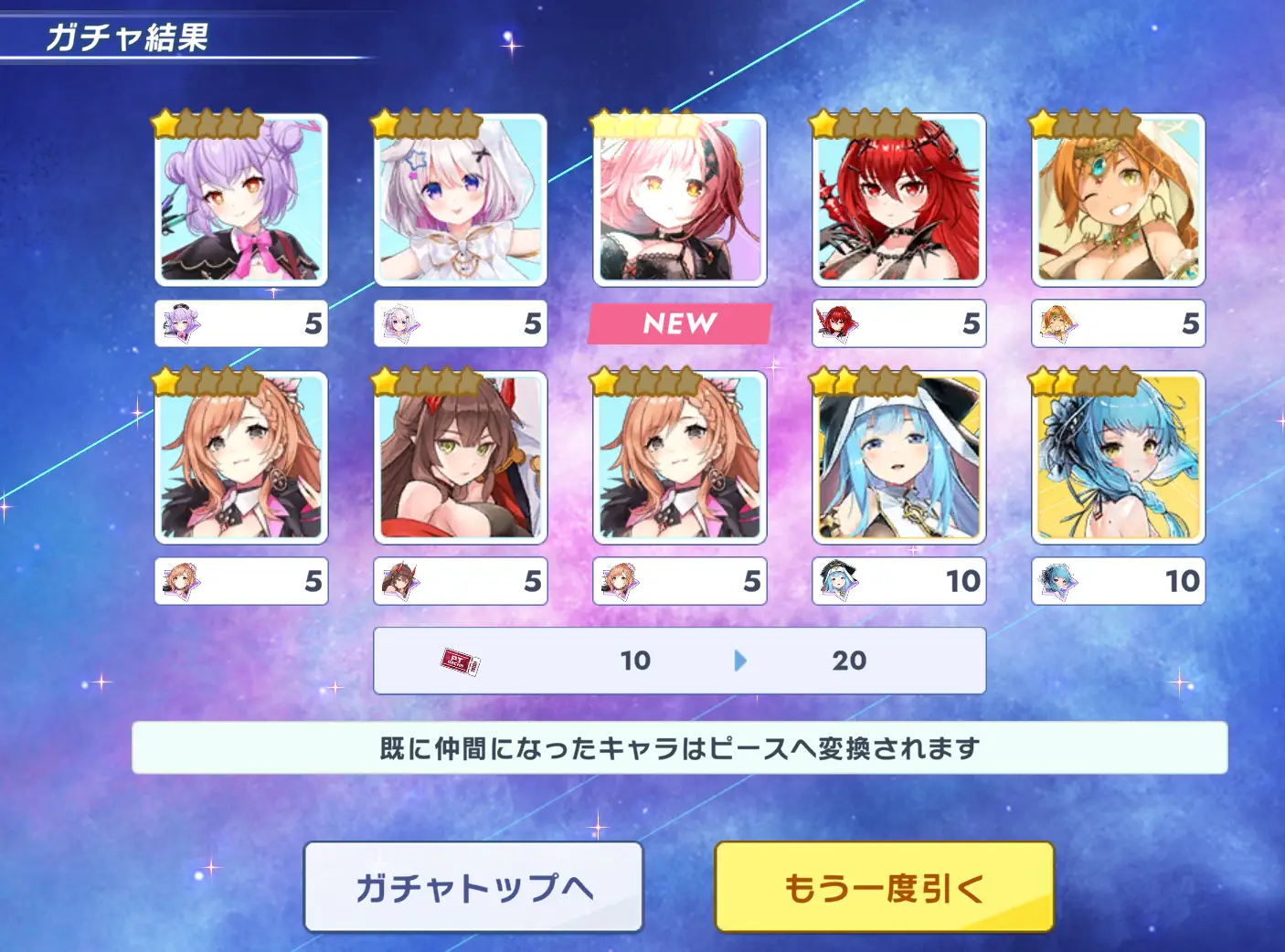This screenshot has width=1285, height=952.
Task: Pull again with the yellow もう一度引く button
Action: tap(884, 887)
